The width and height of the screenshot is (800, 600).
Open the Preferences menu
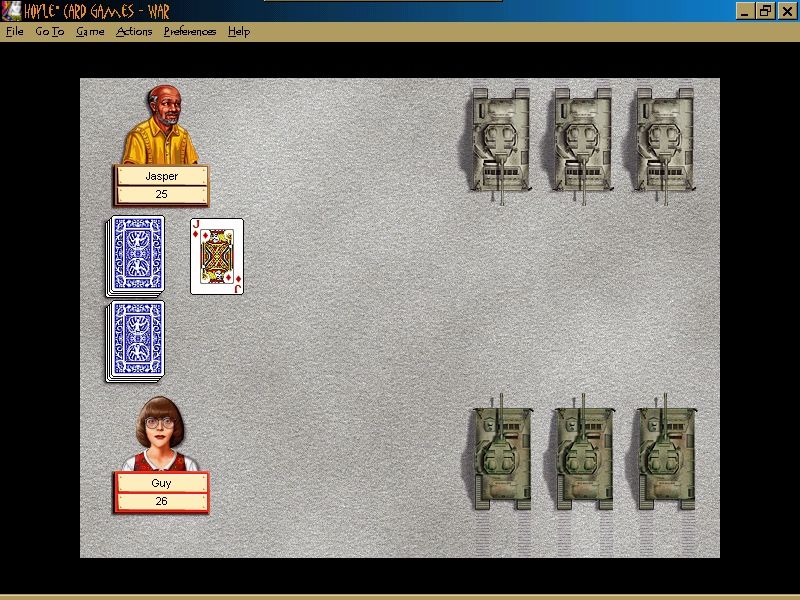[190, 31]
